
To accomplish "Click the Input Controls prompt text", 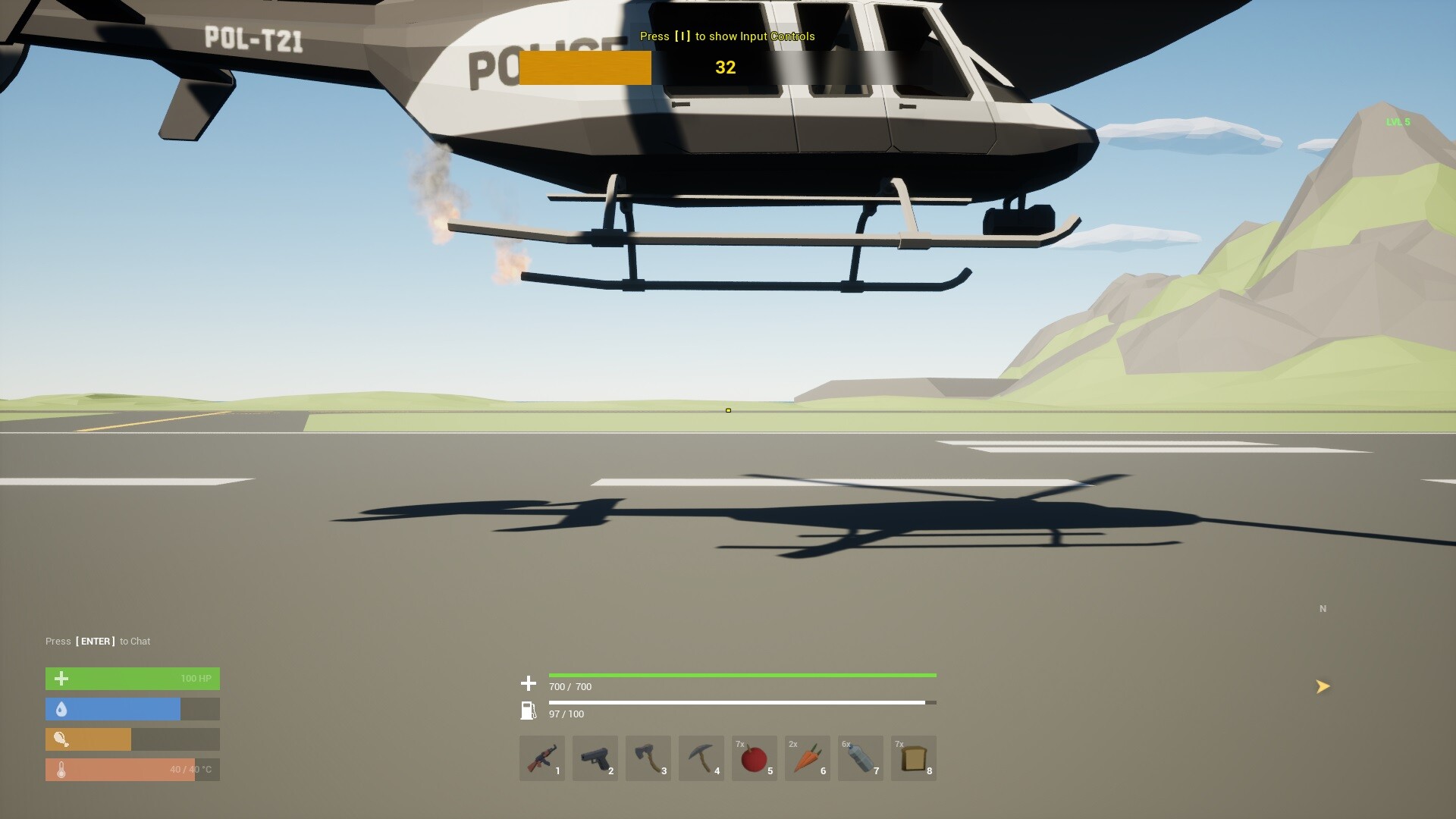I will click(726, 36).
